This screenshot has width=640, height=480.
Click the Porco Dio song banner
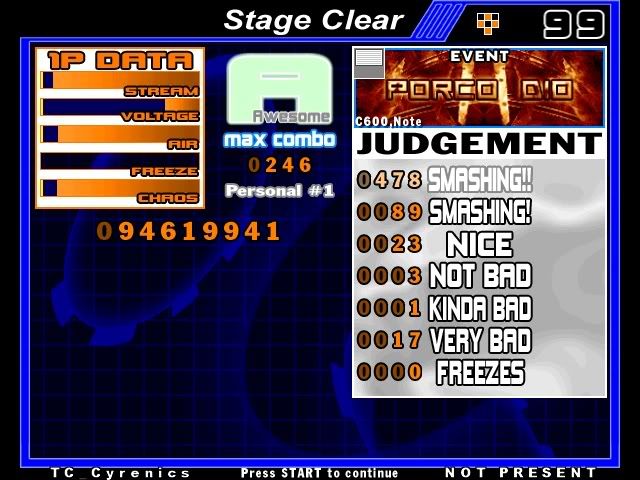pos(480,88)
